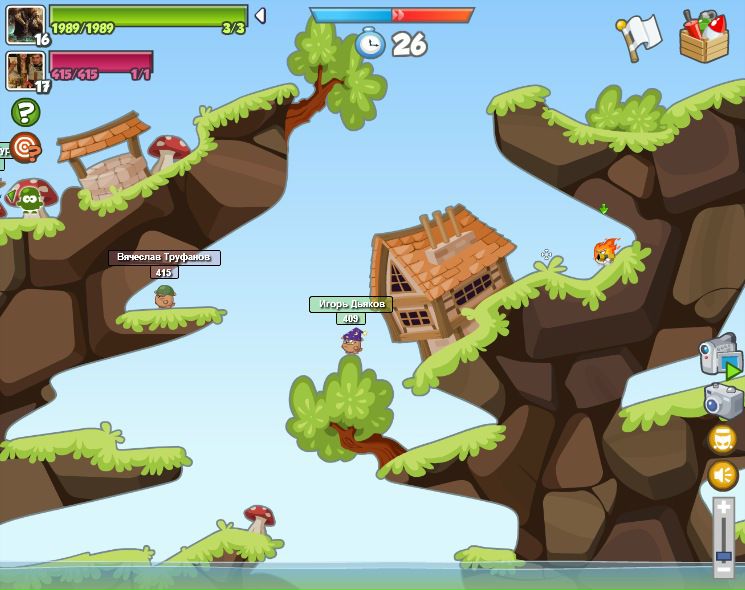Screen dimensions: 745x590
Task: Select the level 16 player avatar
Action: (x=25, y=24)
